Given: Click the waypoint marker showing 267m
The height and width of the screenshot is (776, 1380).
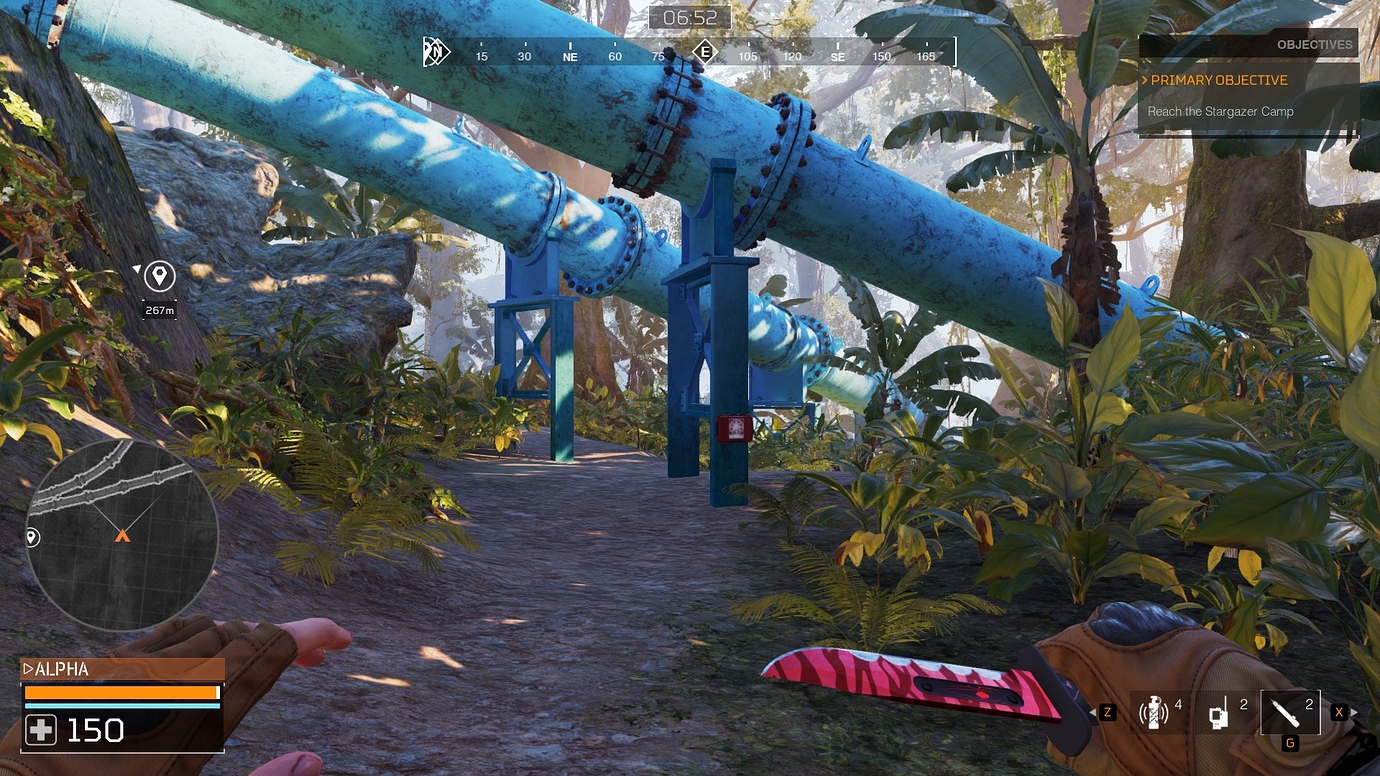Looking at the screenshot, I should click(x=159, y=278).
